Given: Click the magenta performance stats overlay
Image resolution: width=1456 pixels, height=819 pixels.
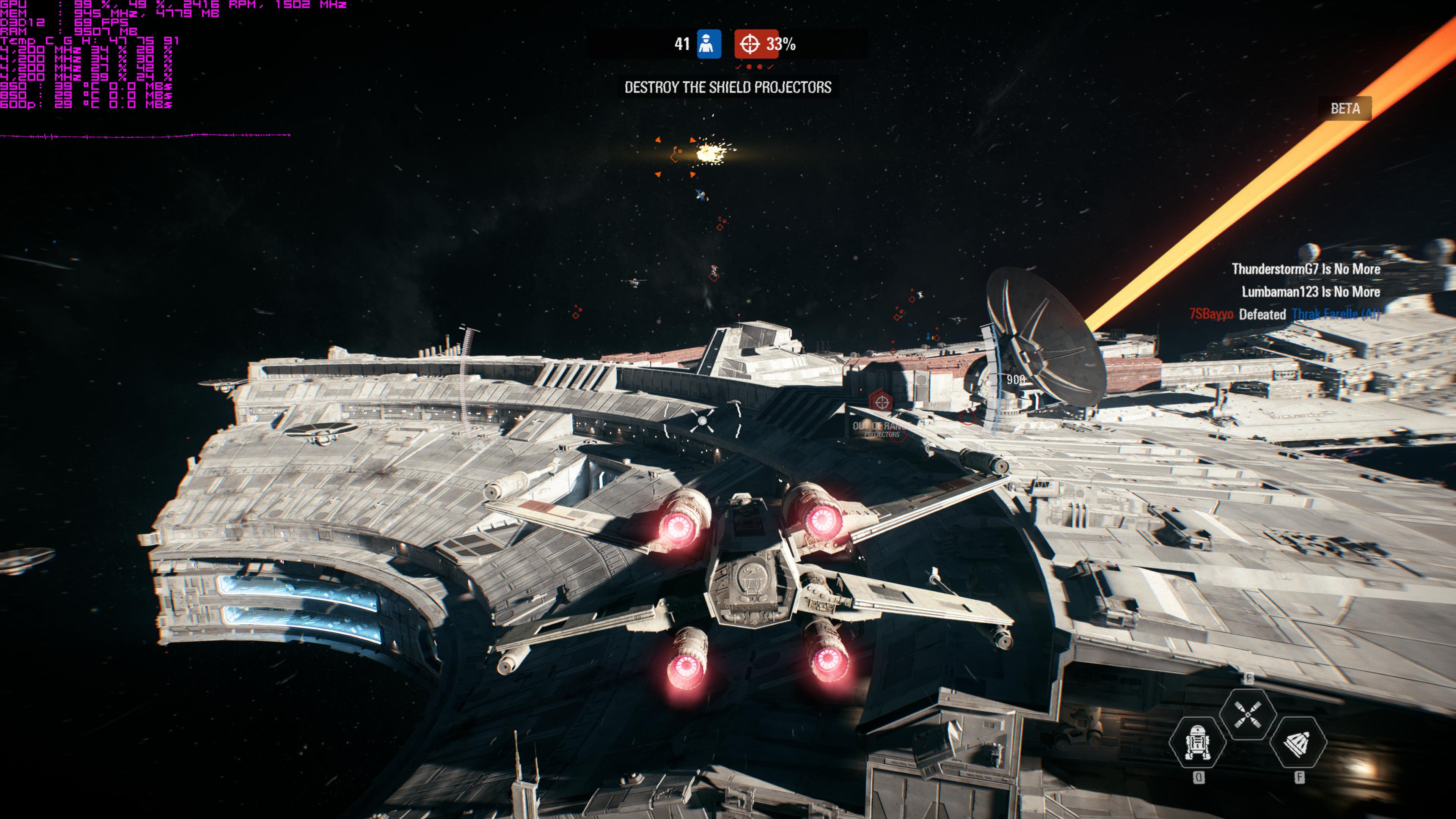Looking at the screenshot, I should 88,54.
